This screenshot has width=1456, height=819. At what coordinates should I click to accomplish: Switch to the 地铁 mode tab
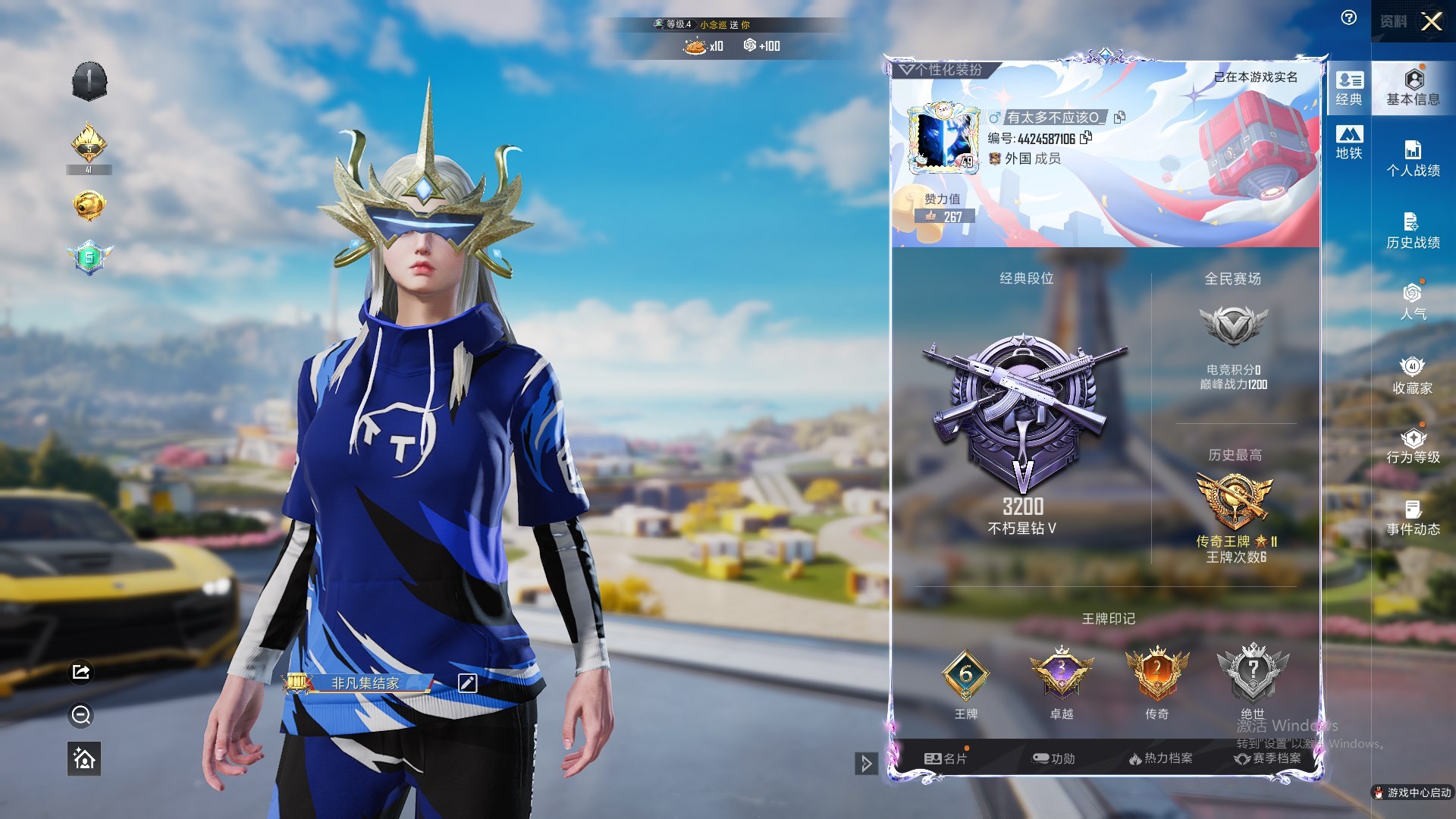click(1349, 142)
